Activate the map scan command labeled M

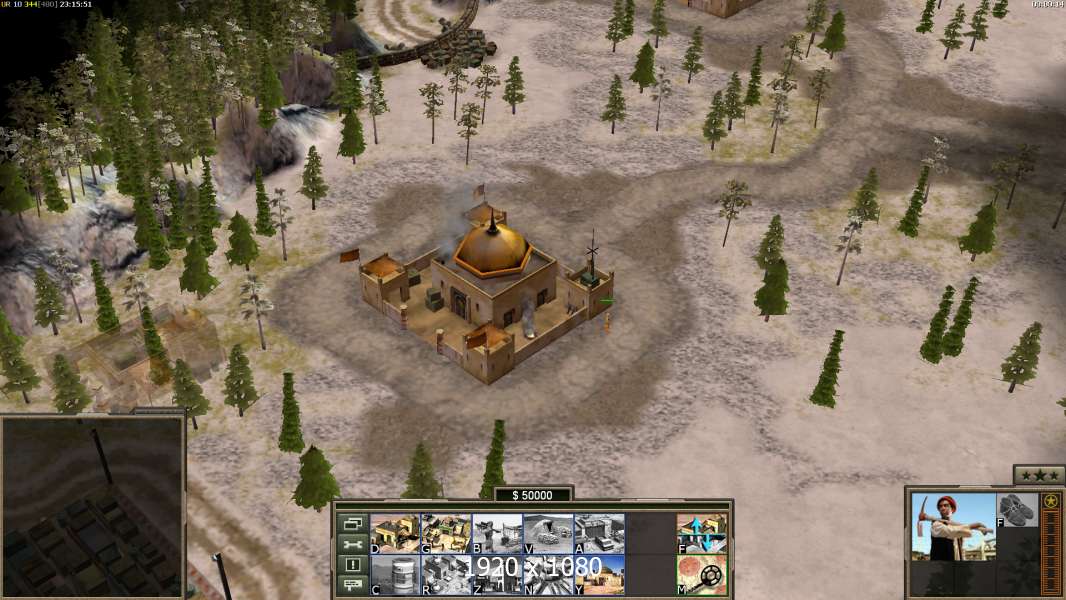pyautogui.click(x=701, y=574)
